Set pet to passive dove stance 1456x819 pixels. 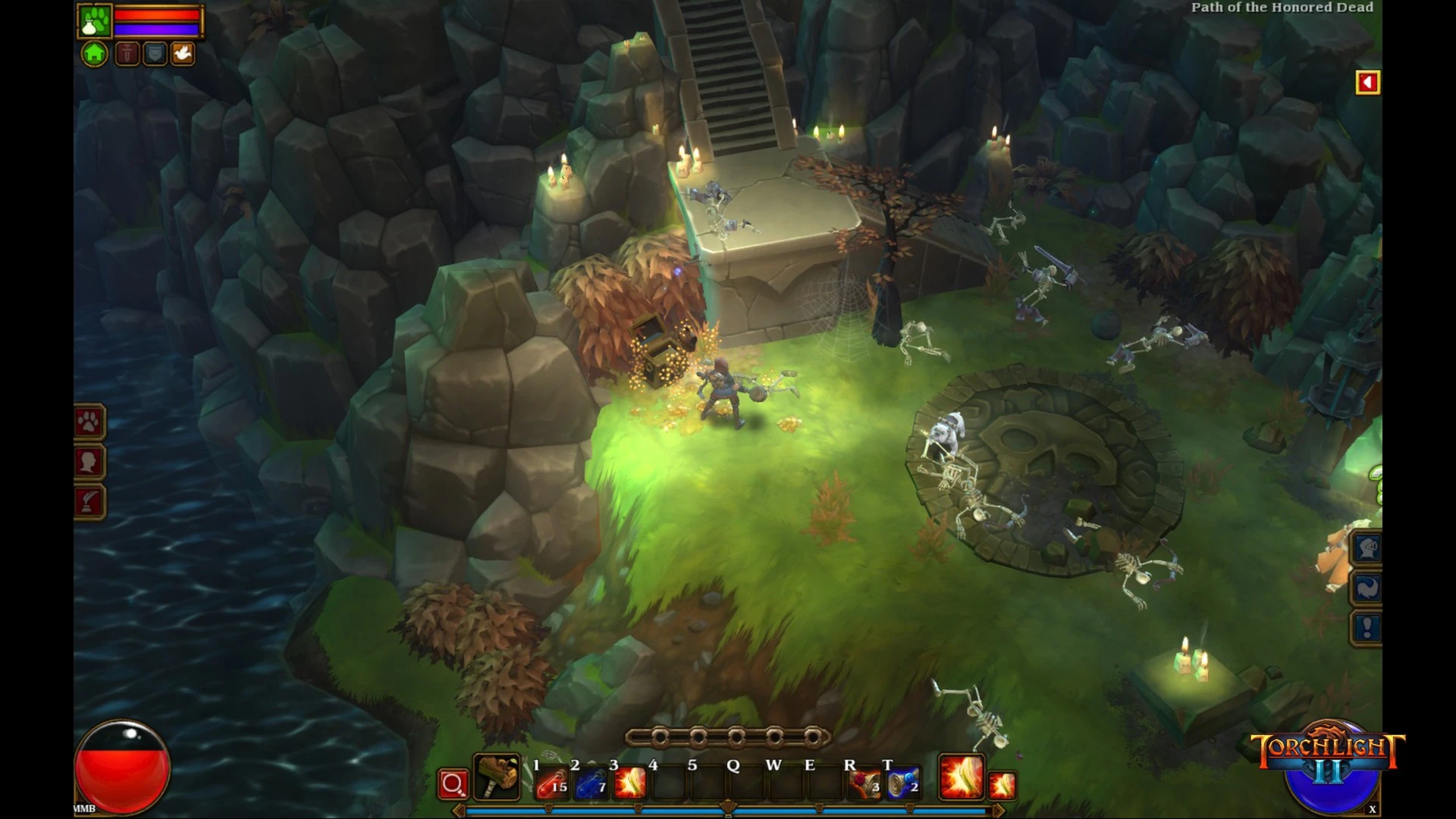tap(183, 54)
